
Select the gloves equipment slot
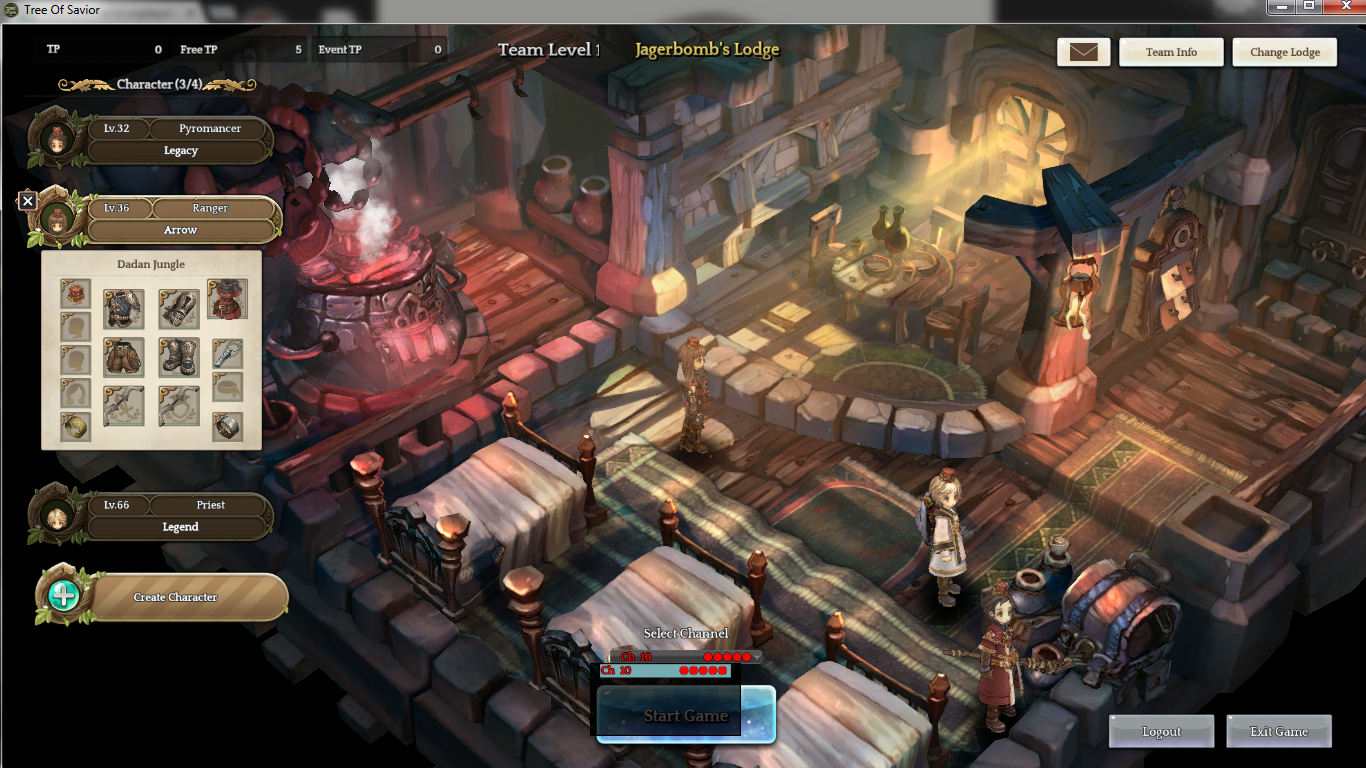pyautogui.click(x=179, y=309)
